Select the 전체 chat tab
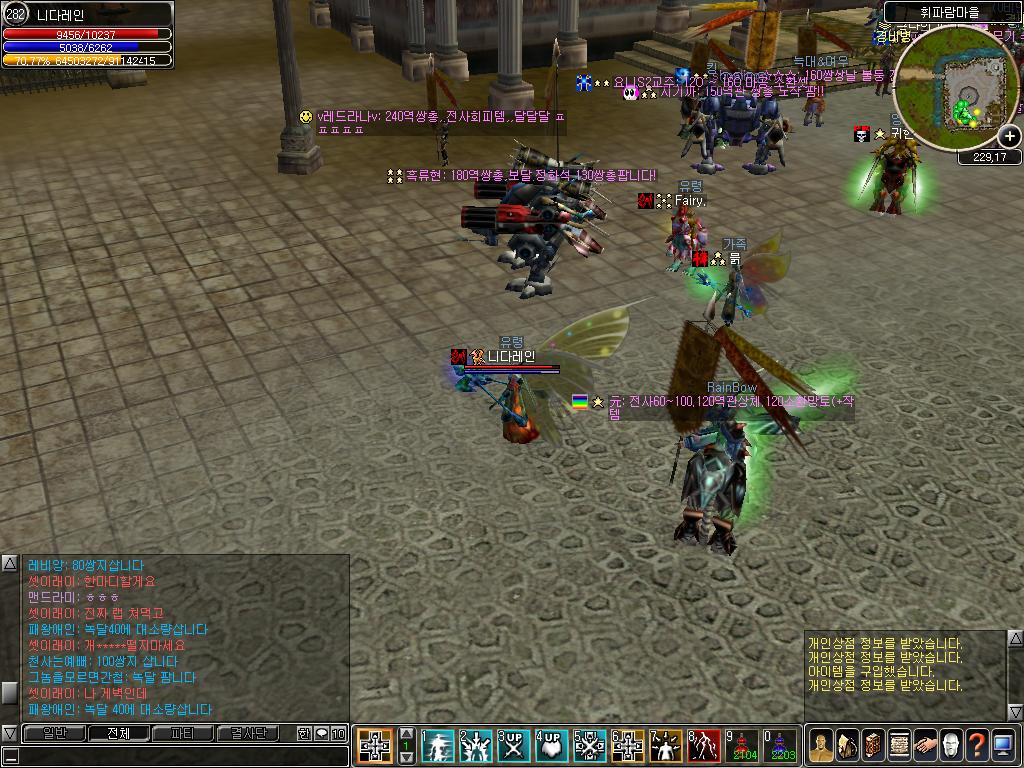Image resolution: width=1024 pixels, height=768 pixels. pyautogui.click(x=118, y=733)
